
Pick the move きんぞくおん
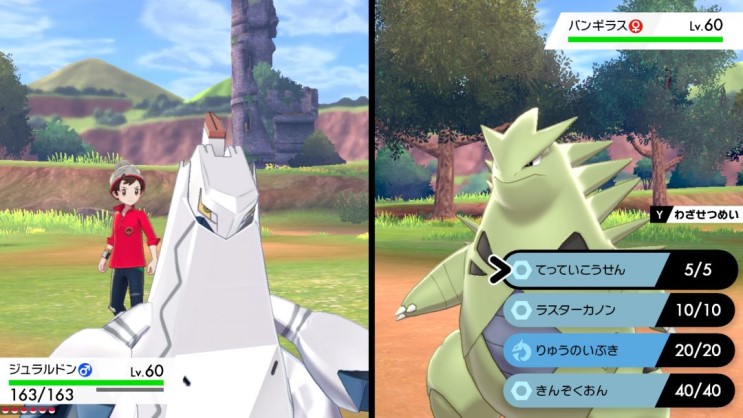coord(590,390)
